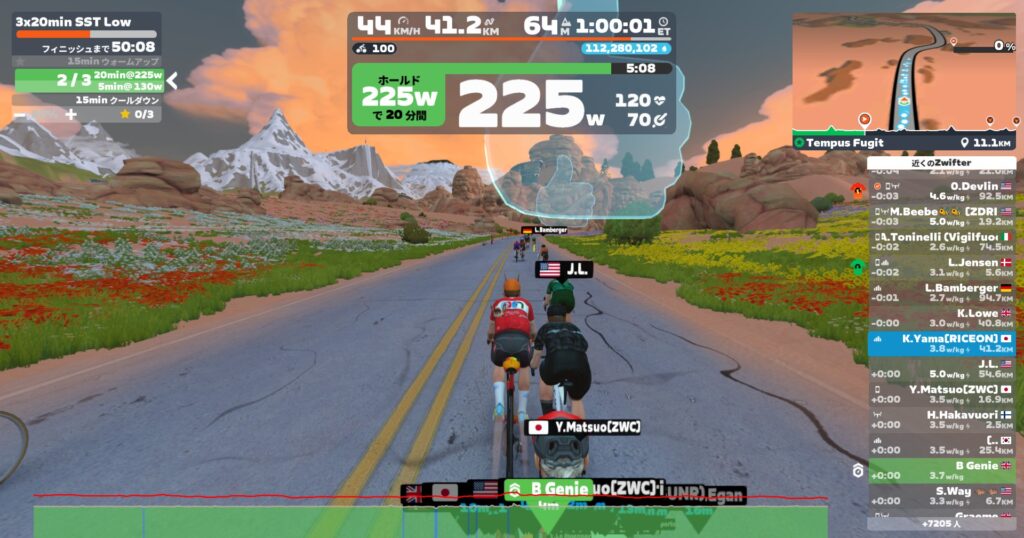Viewport: 1024px width, 538px height.
Task: Decrease workout intensity with the minus button
Action: click(x=20, y=114)
